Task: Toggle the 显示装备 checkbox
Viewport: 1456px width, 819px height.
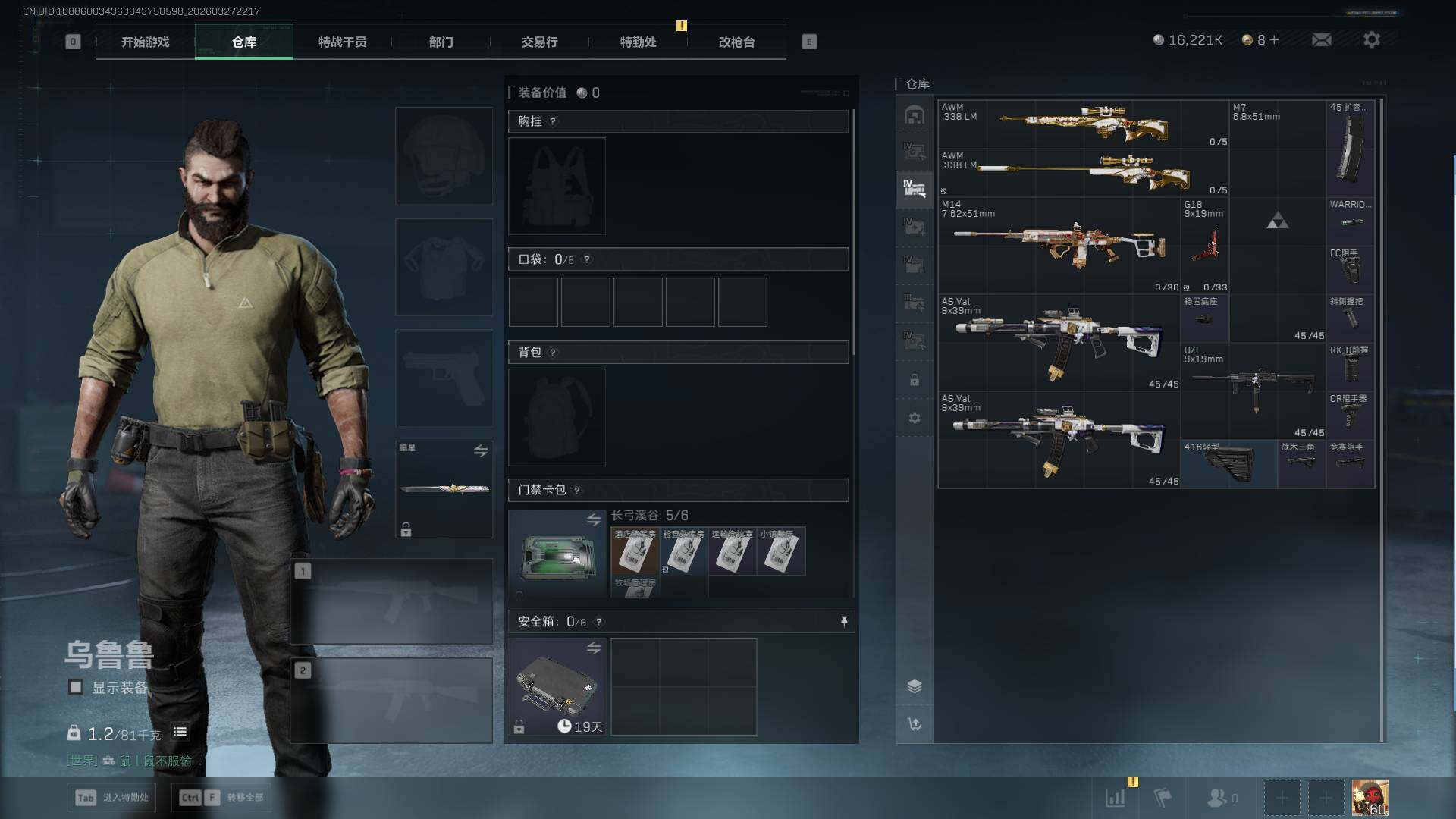Action: tap(76, 687)
